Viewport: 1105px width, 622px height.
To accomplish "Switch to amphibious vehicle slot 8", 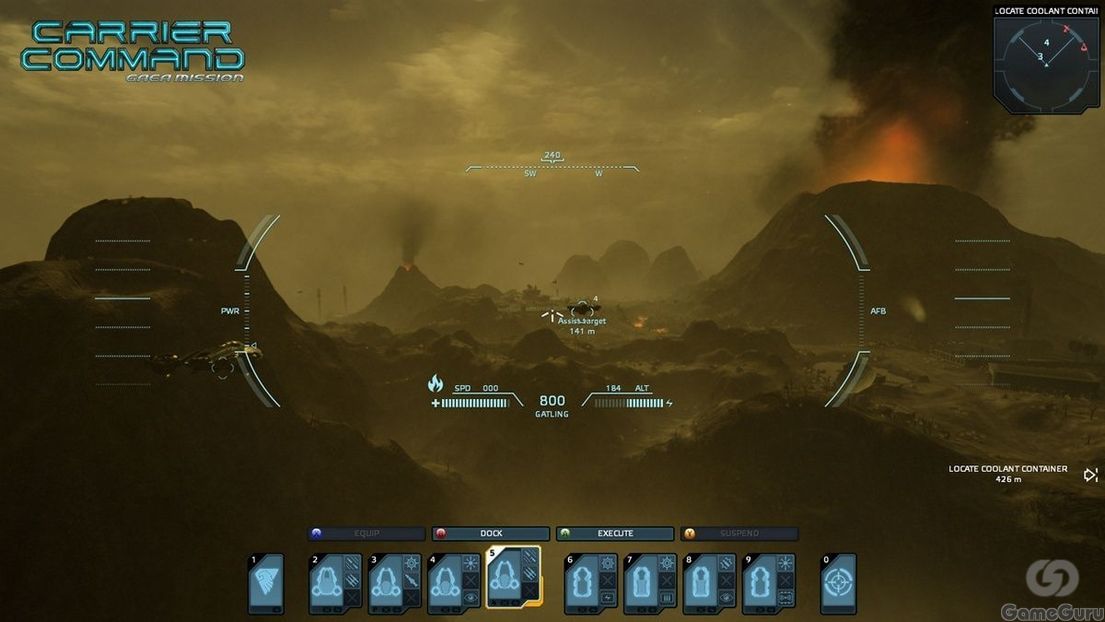I will (710, 583).
